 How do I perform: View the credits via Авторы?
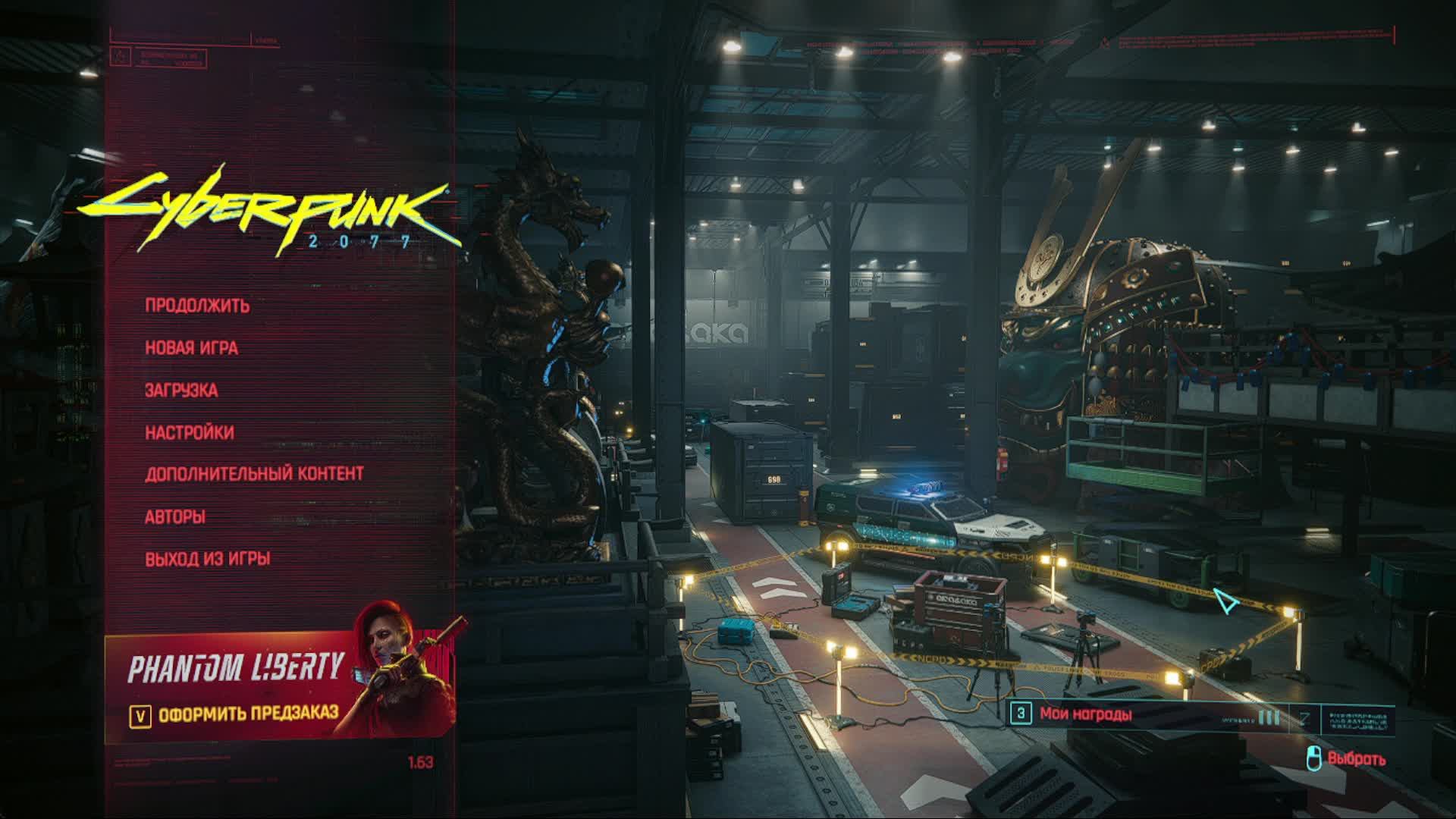click(175, 517)
